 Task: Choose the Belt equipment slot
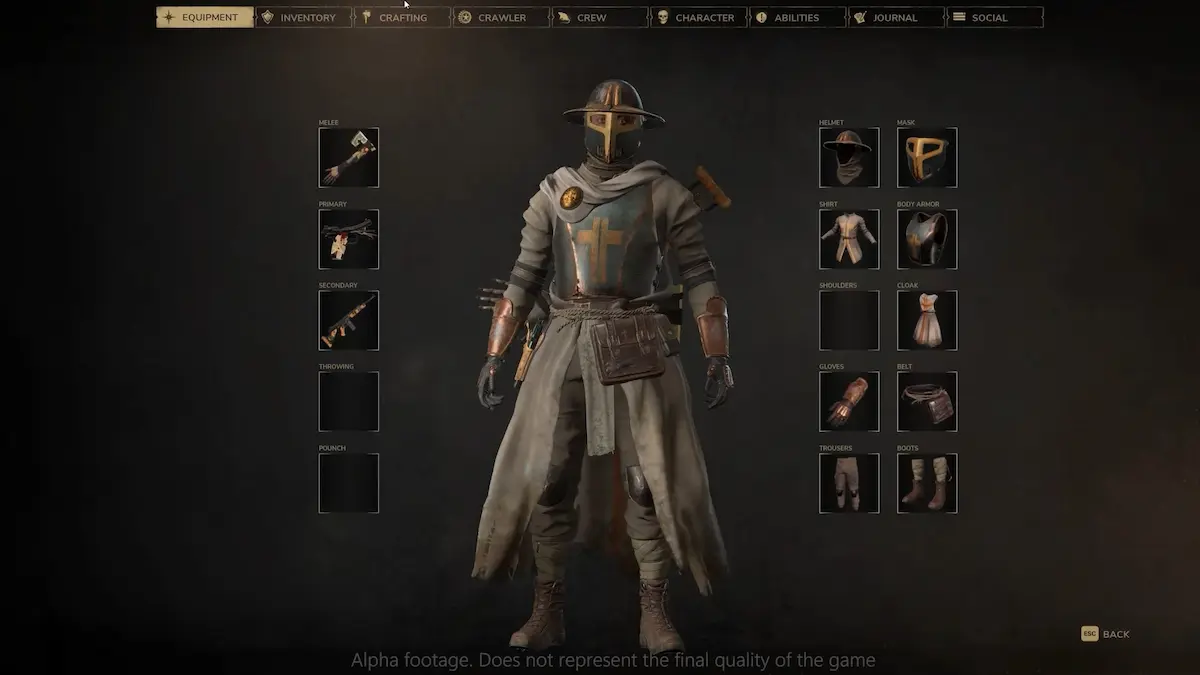pos(927,402)
